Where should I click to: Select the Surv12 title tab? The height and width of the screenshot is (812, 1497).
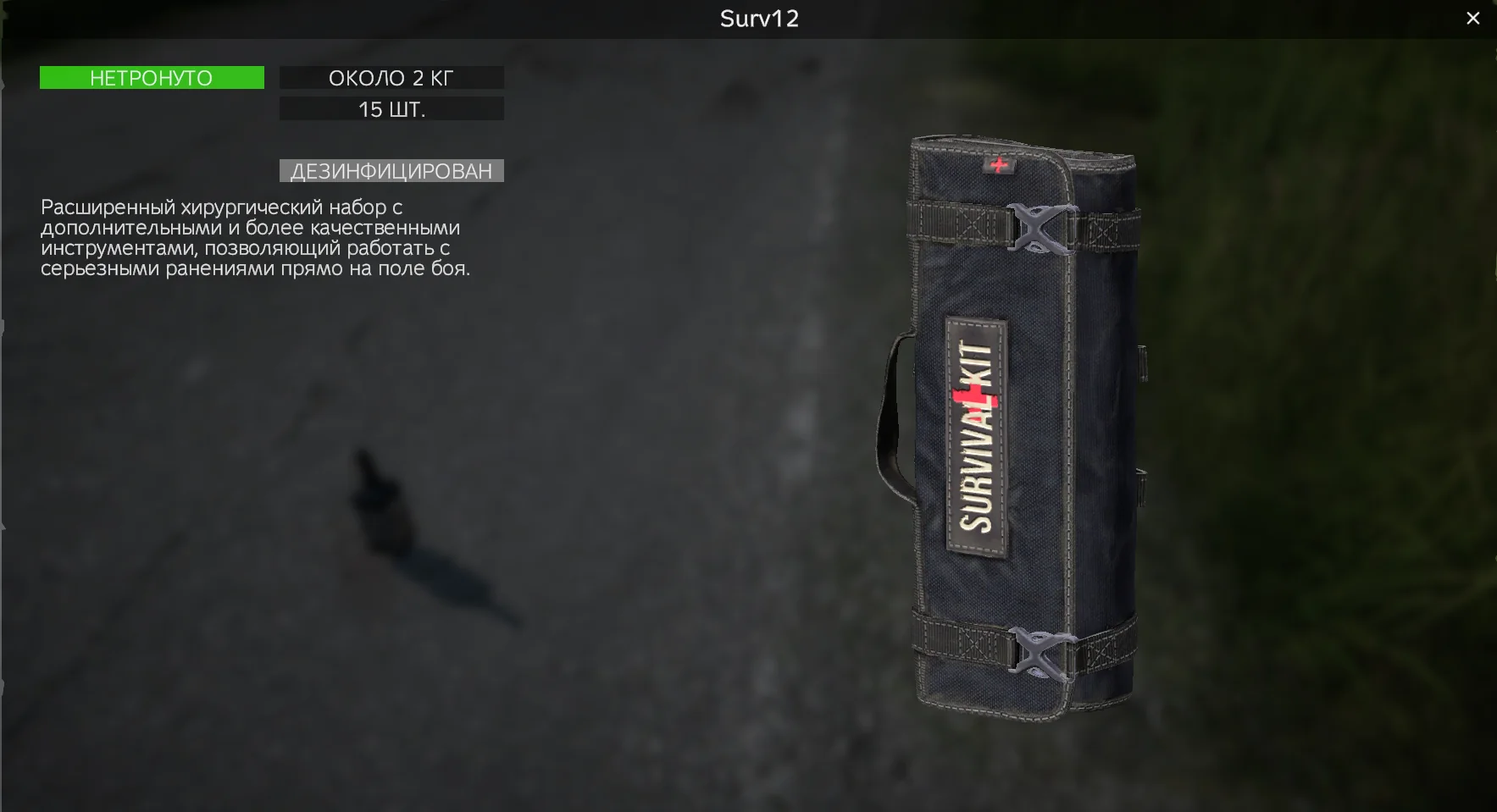click(758, 19)
